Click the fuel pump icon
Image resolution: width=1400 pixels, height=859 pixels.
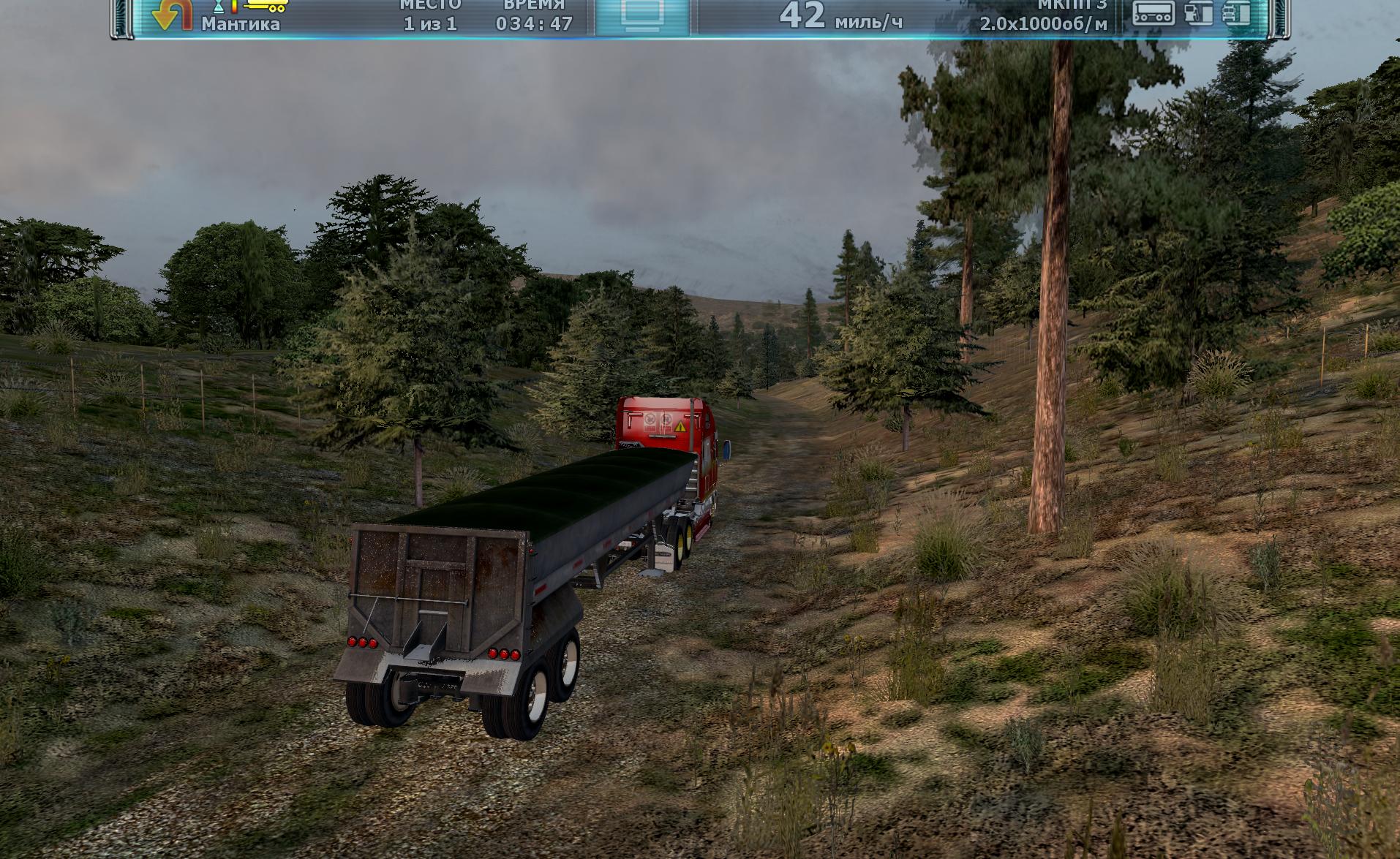1197,13
